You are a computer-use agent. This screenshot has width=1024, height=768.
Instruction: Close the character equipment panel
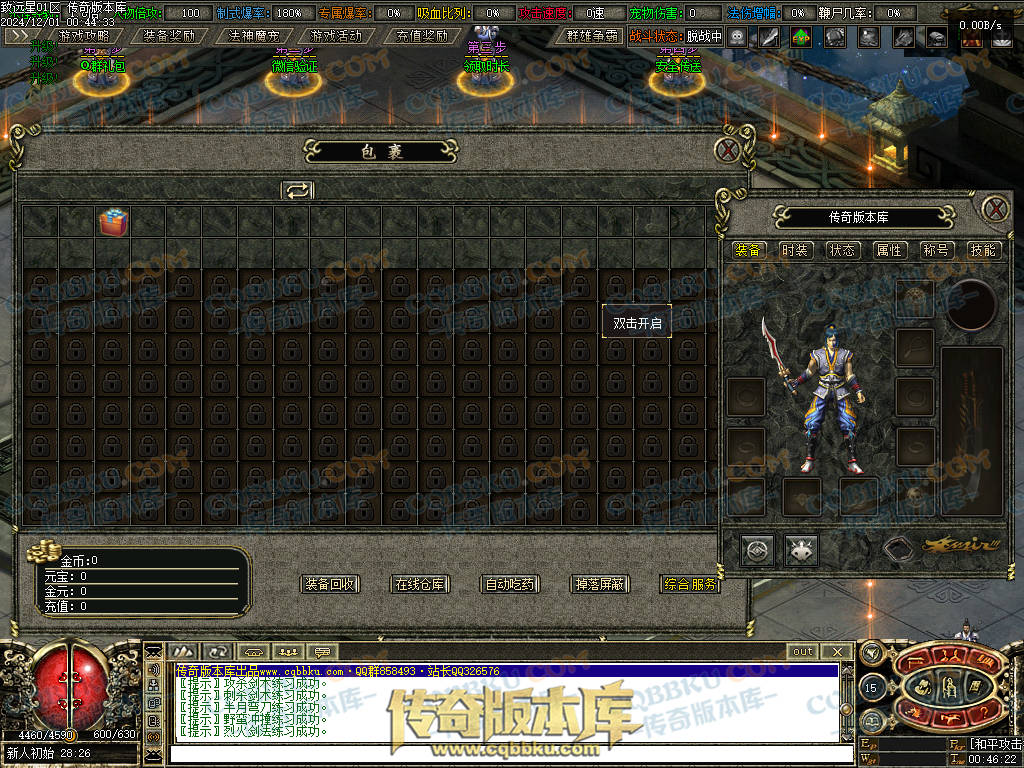995,209
